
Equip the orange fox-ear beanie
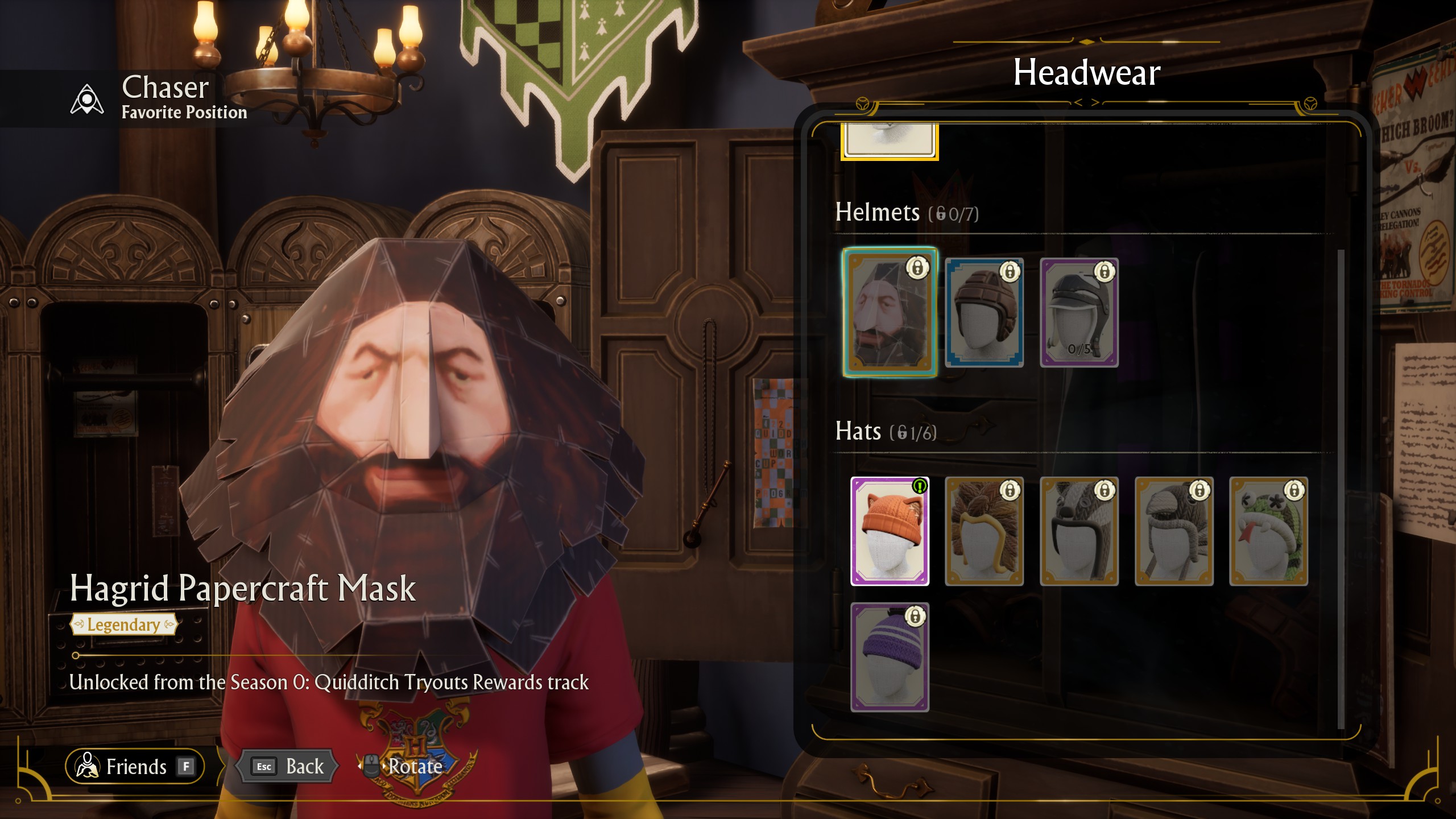pos(890,531)
